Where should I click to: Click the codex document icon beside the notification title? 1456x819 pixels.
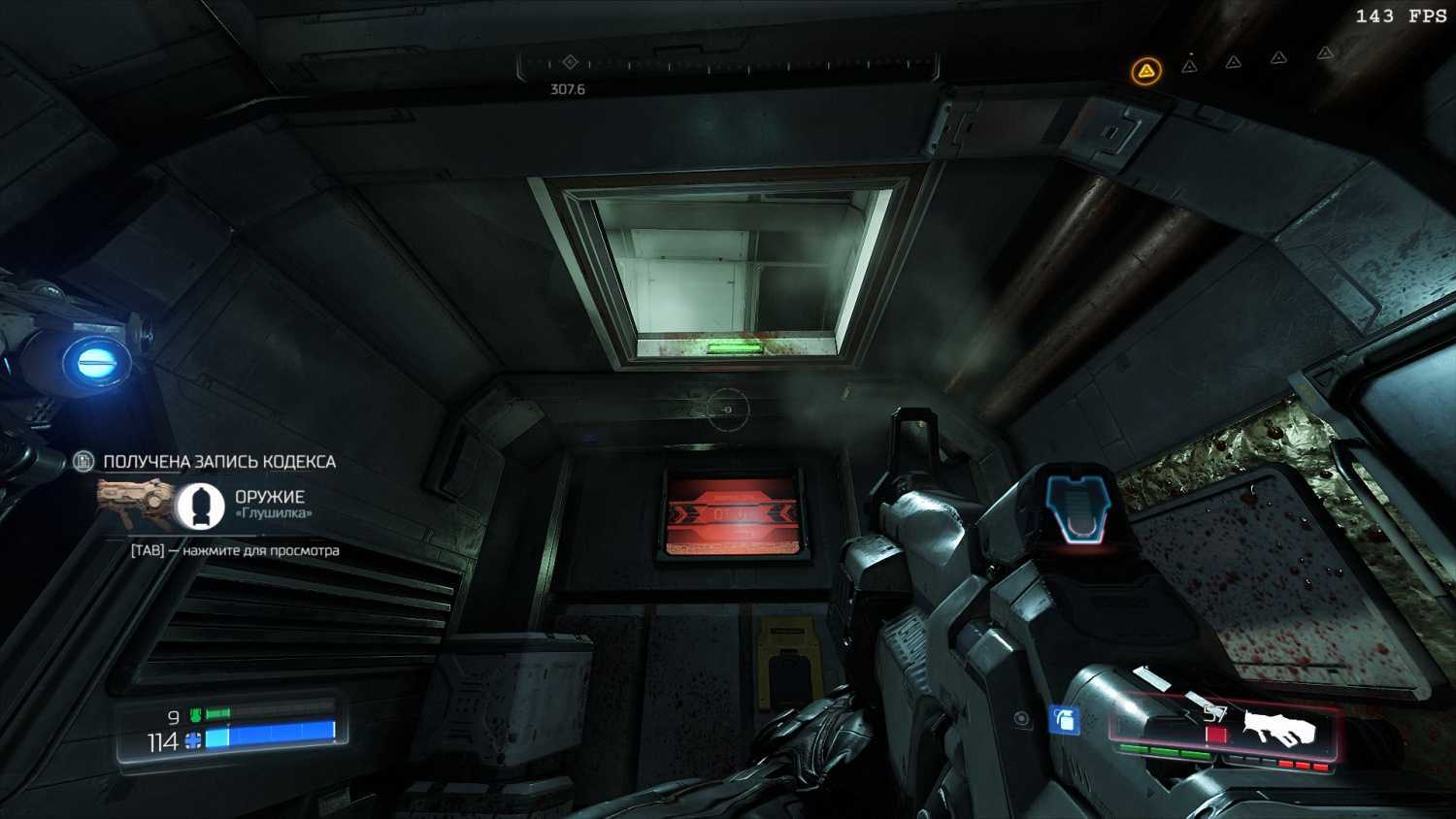point(84,461)
